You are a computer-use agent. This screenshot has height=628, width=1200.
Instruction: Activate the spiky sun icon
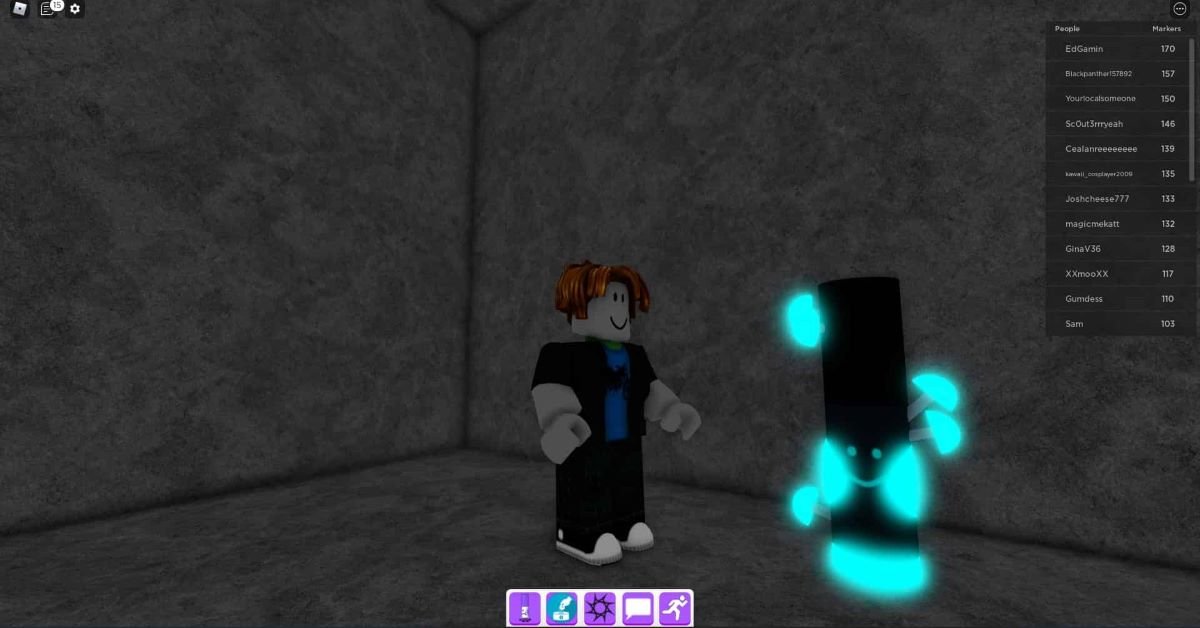[600, 607]
